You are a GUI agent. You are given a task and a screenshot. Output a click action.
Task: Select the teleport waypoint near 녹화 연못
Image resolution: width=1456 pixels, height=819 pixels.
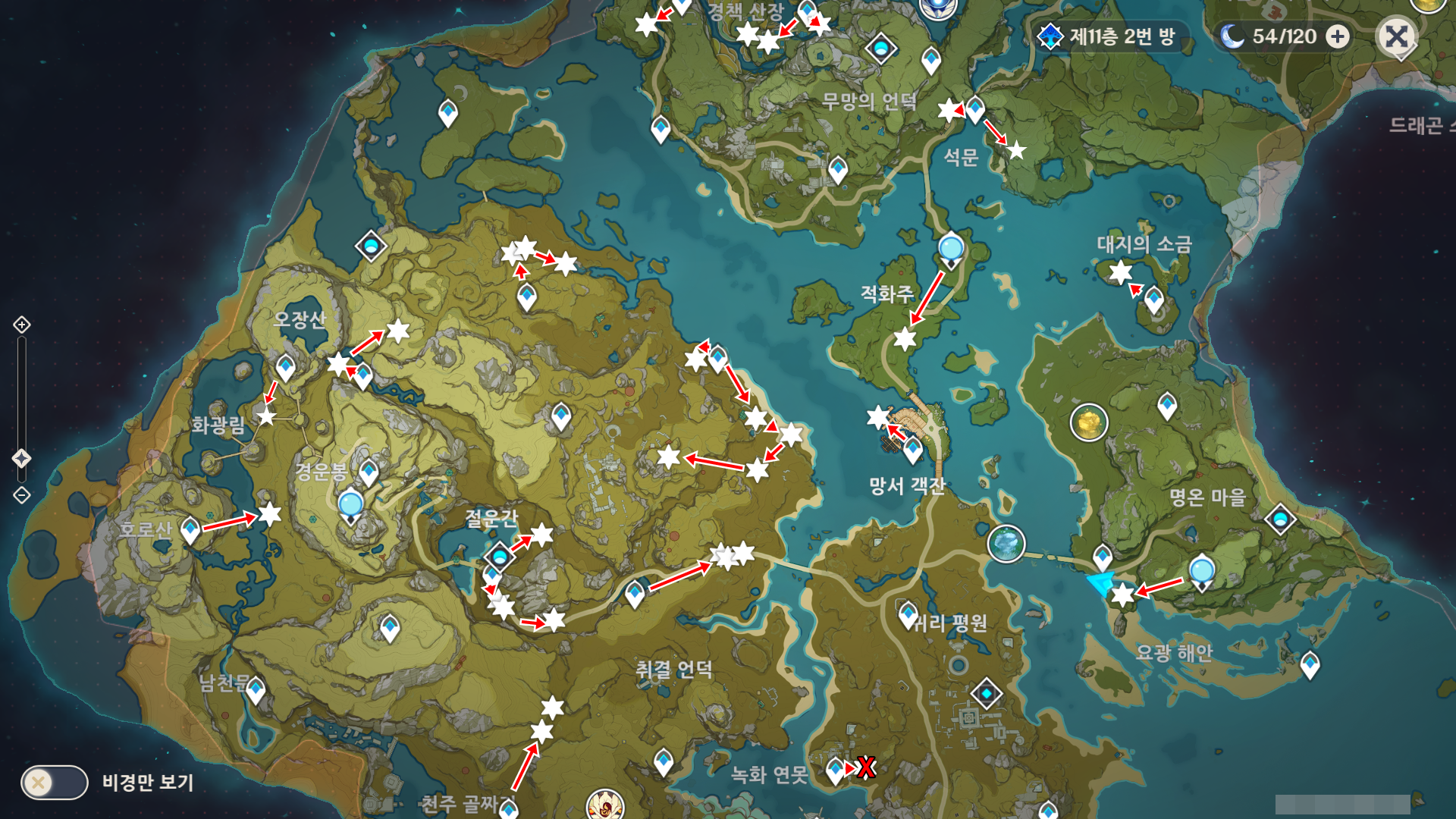pyautogui.click(x=835, y=770)
